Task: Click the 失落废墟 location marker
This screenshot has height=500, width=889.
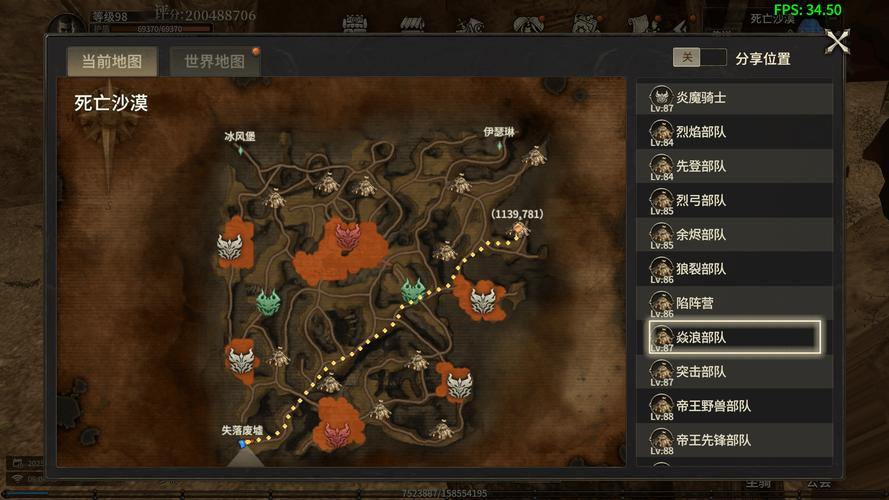Action: [243, 442]
